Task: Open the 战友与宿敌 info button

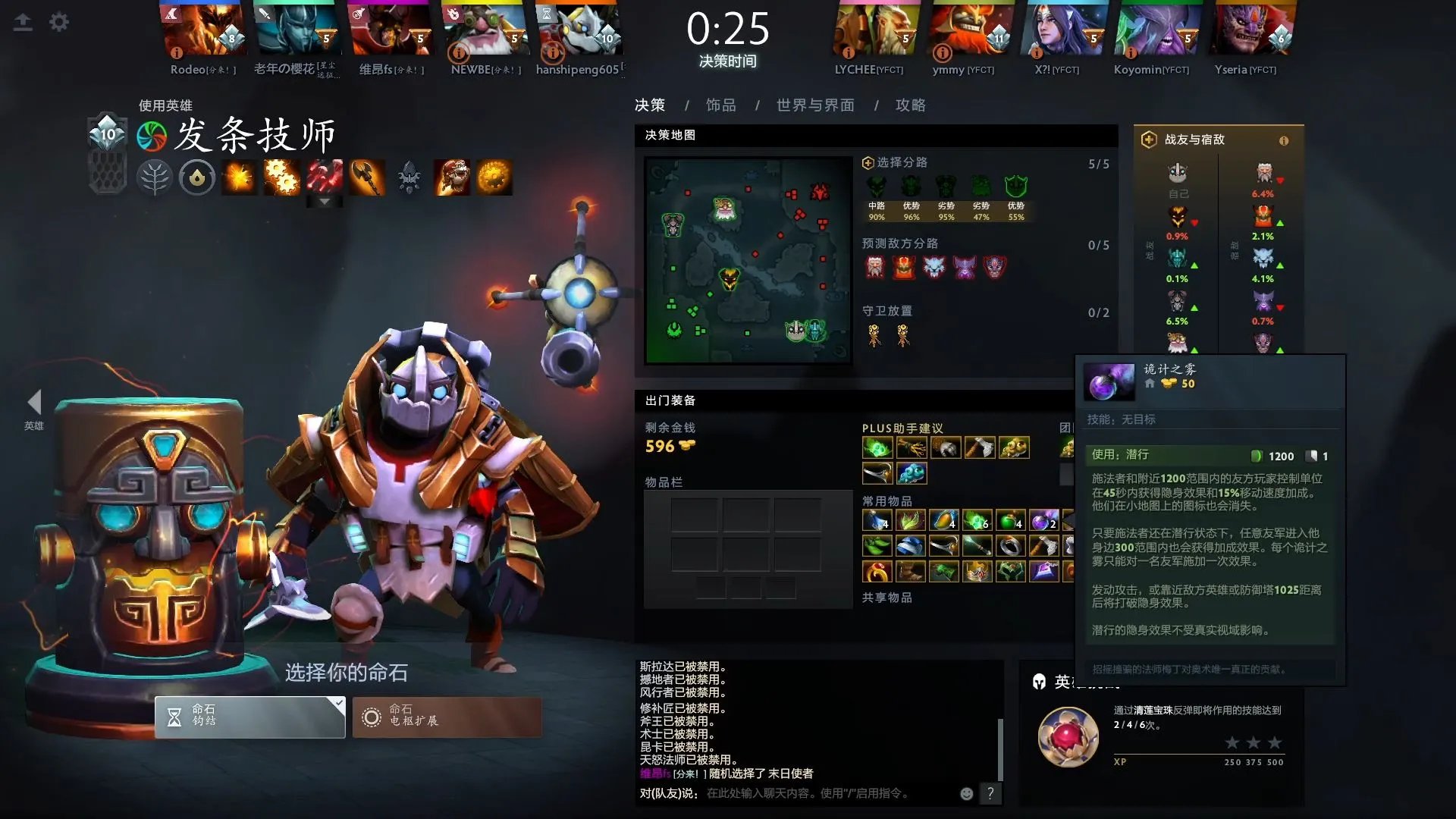Action: click(1283, 140)
